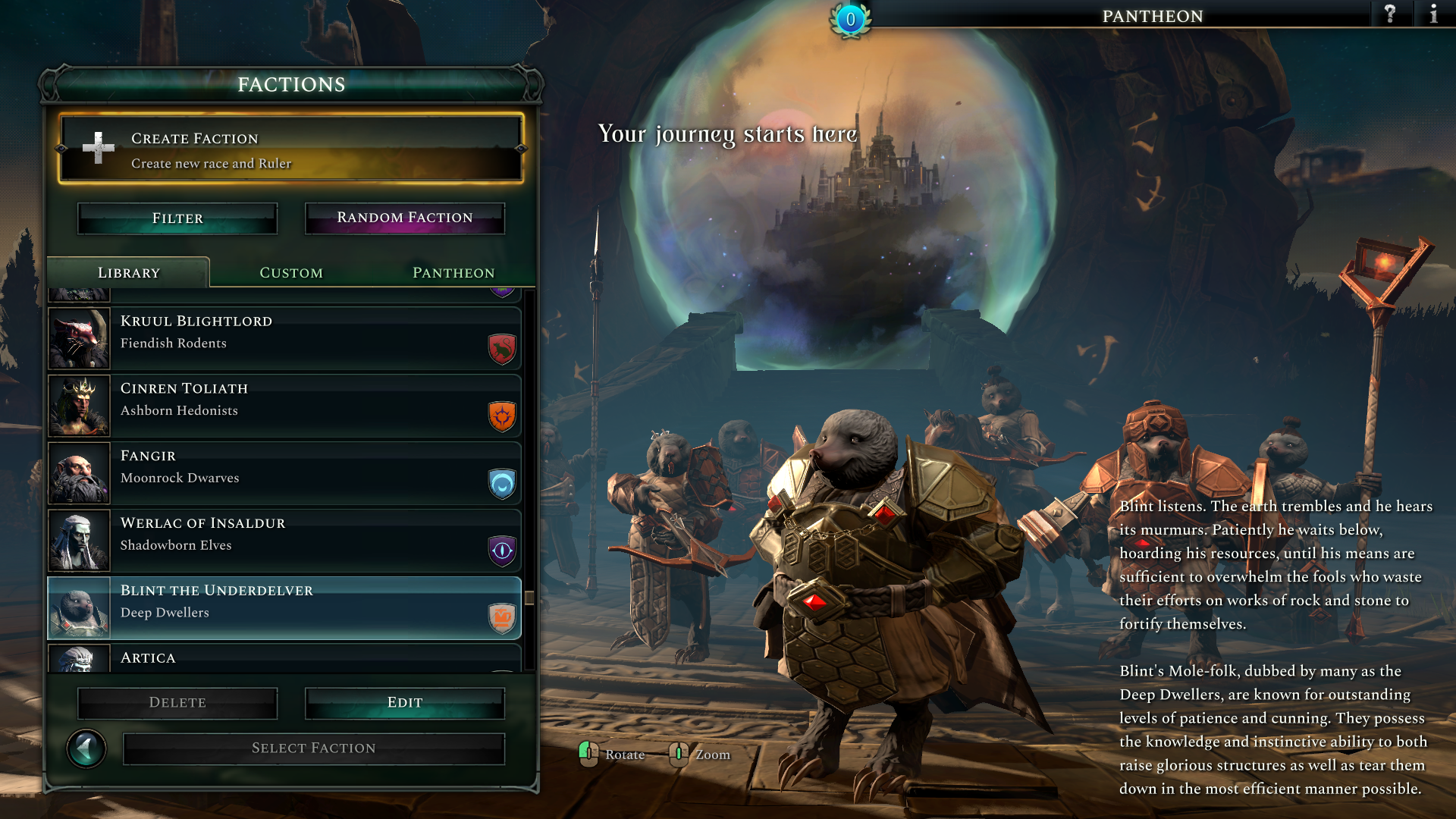
Task: Select Fangir of the Moonrock Dwarves
Action: coord(284,473)
